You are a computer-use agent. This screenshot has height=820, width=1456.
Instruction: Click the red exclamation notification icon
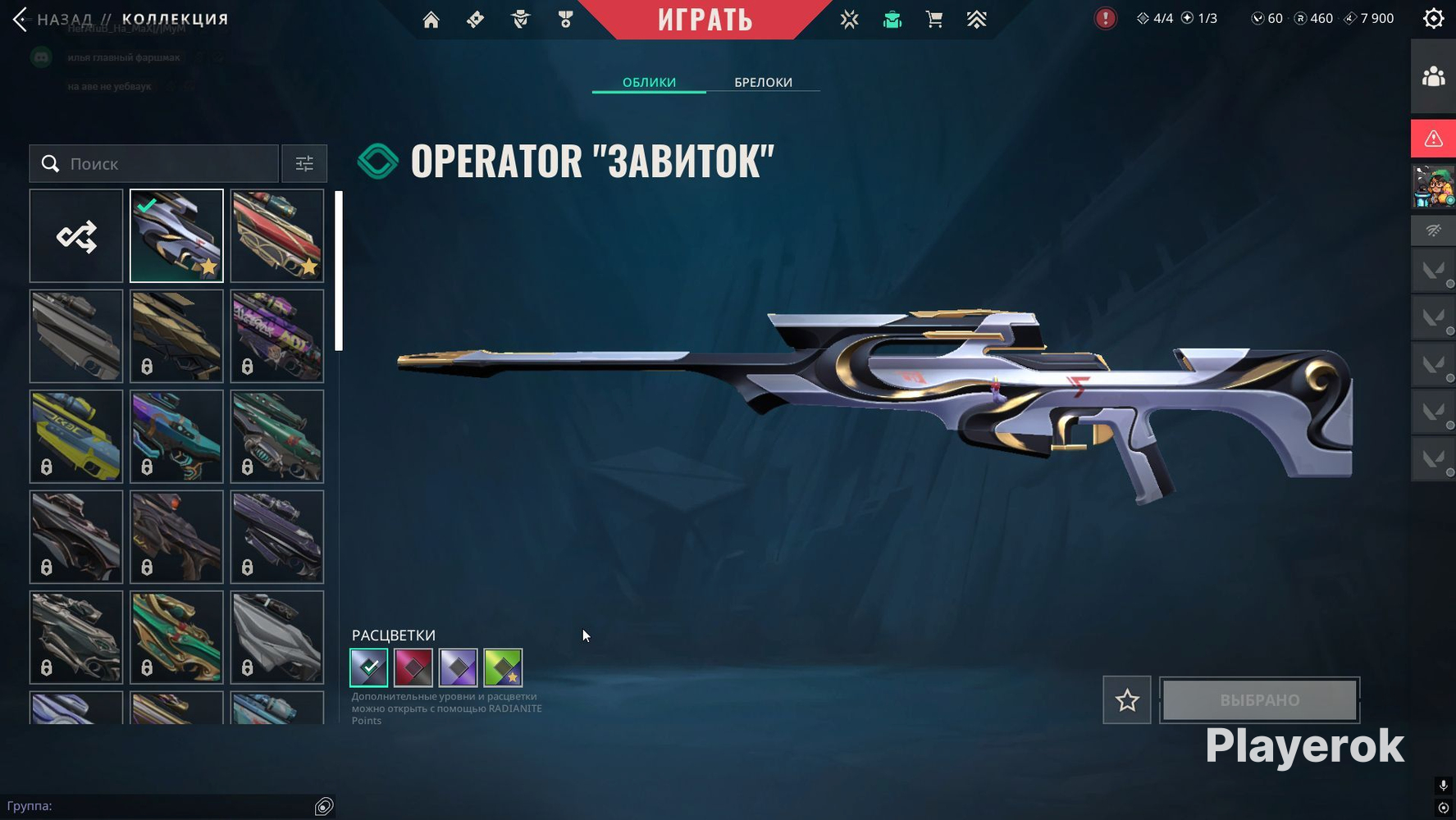click(1105, 18)
